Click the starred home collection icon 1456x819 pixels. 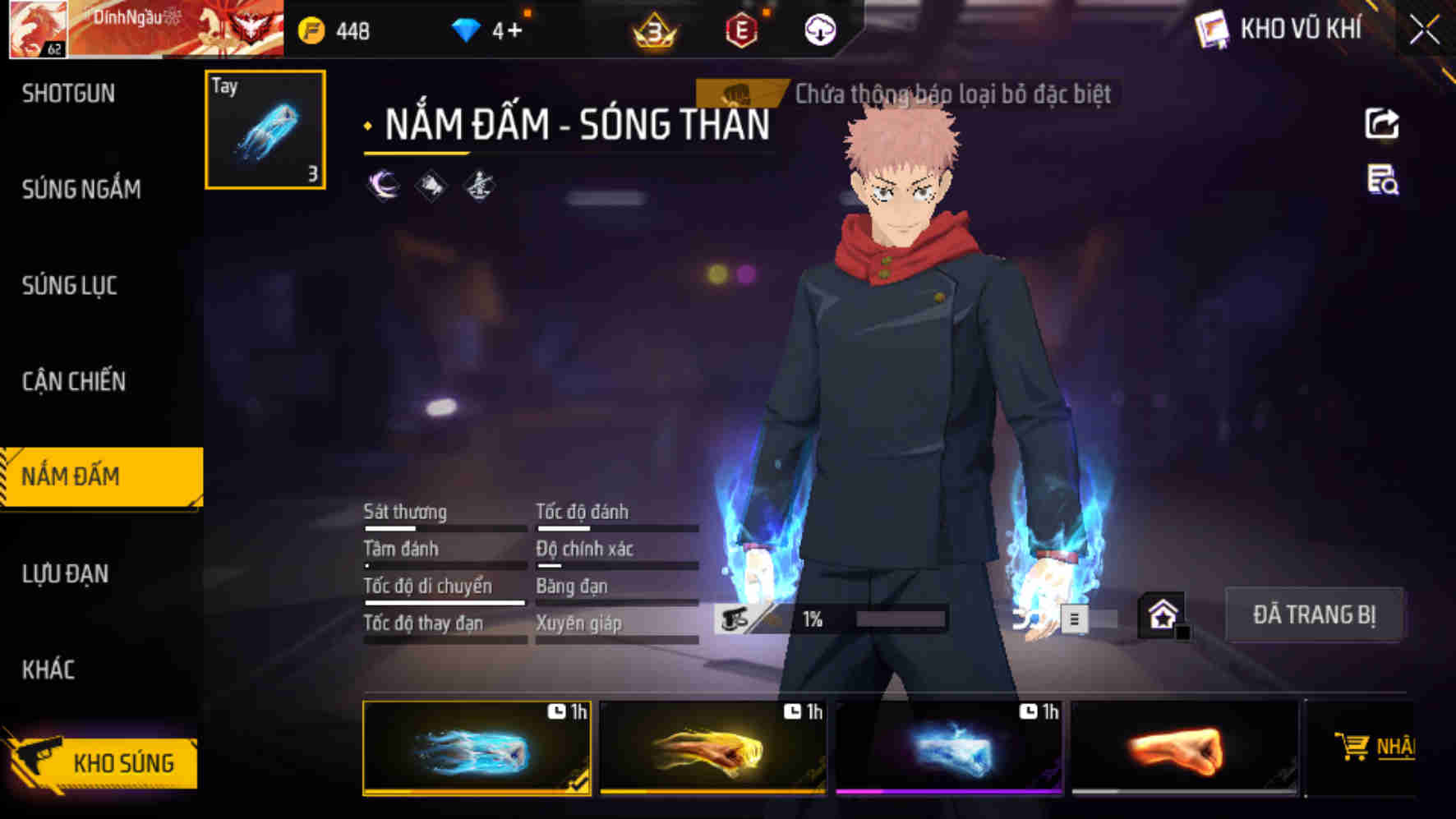point(1163,614)
